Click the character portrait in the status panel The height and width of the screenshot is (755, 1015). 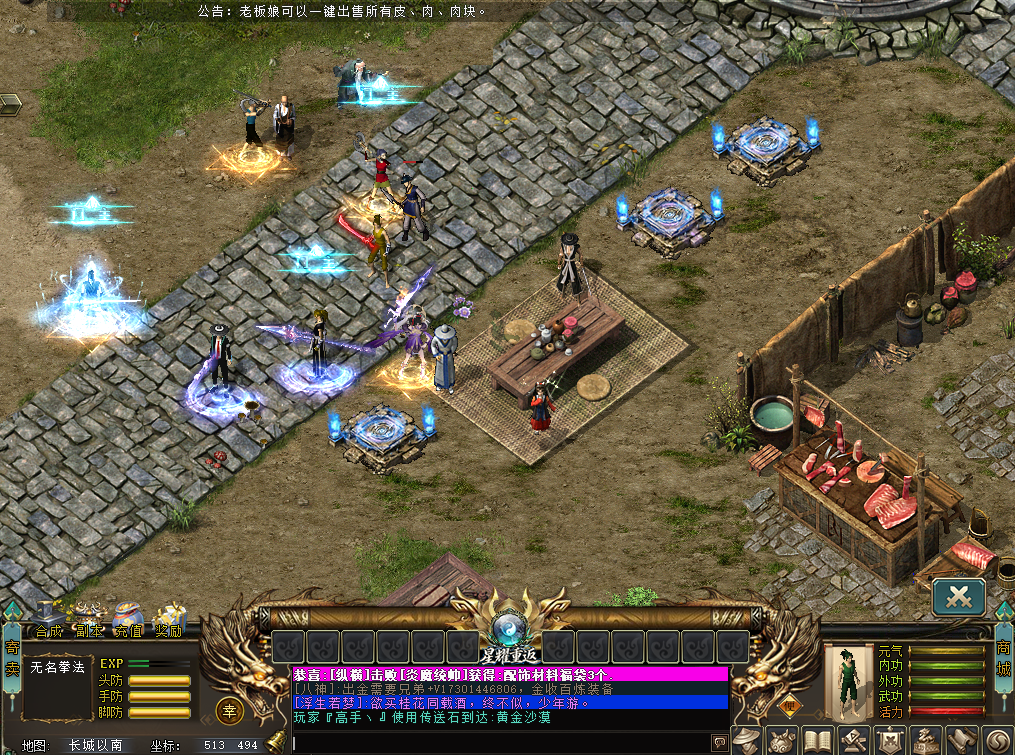tap(848, 681)
